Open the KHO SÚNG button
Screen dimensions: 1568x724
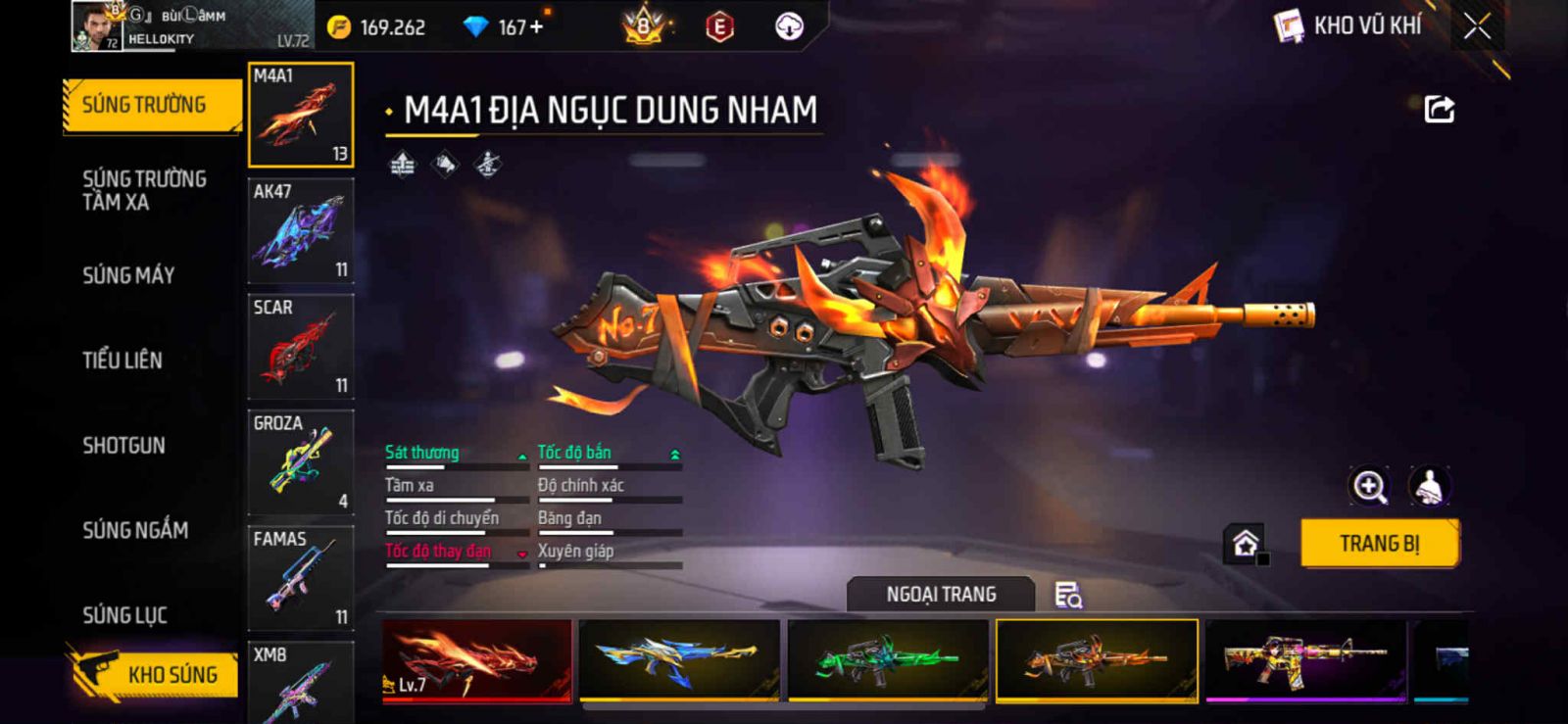(154, 674)
